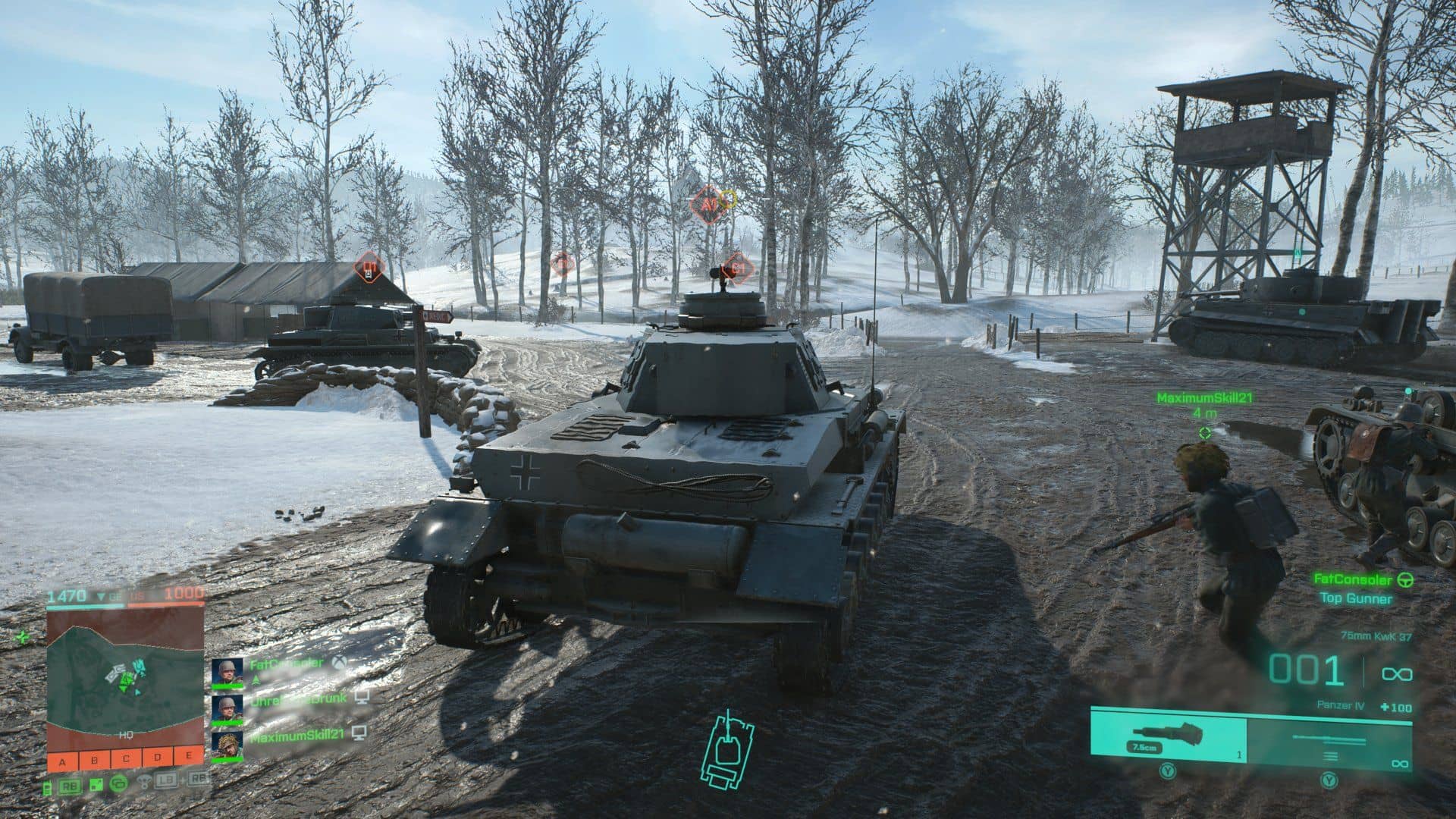
Task: Click the green squares icon below minimap
Action: tap(96, 783)
